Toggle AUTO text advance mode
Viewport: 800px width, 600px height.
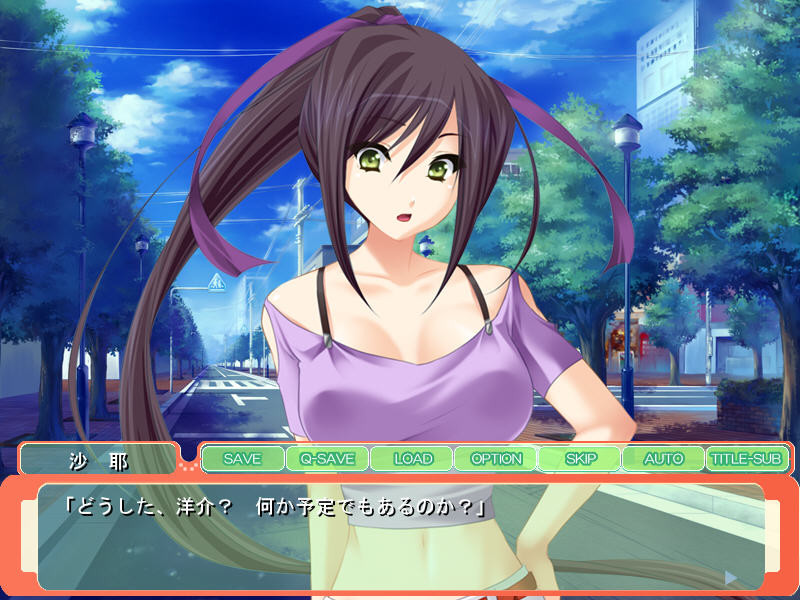pos(663,459)
